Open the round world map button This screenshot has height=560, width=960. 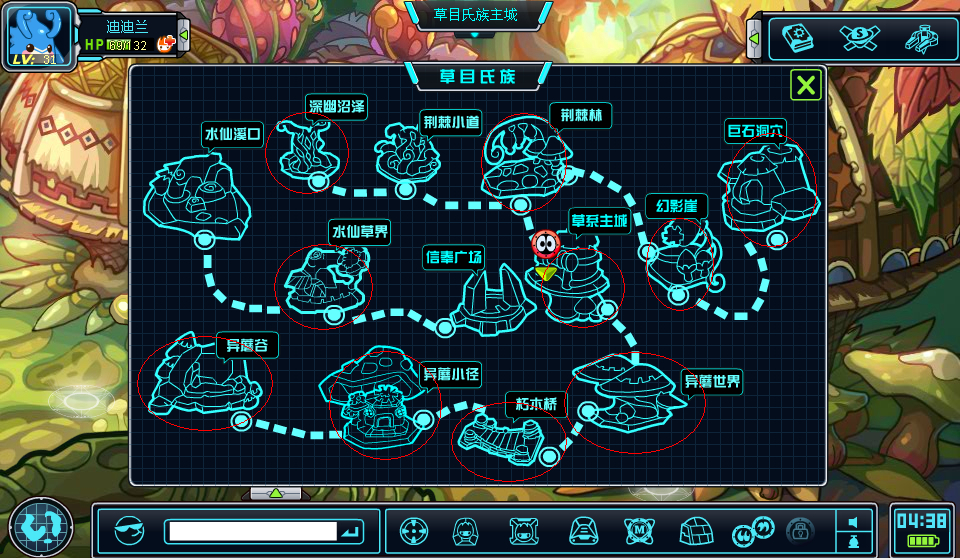point(41,526)
